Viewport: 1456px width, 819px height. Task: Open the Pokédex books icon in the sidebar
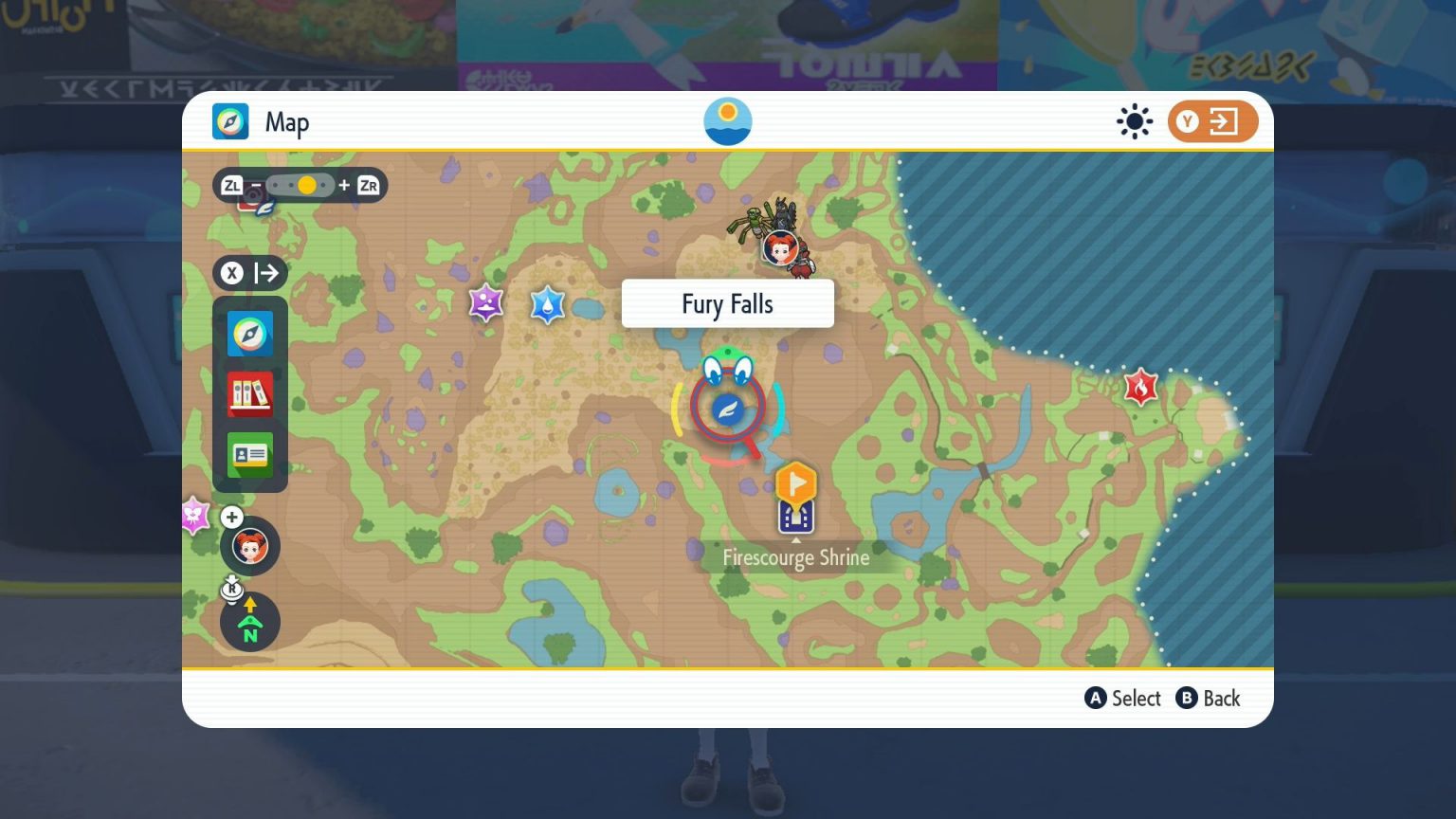tap(249, 394)
